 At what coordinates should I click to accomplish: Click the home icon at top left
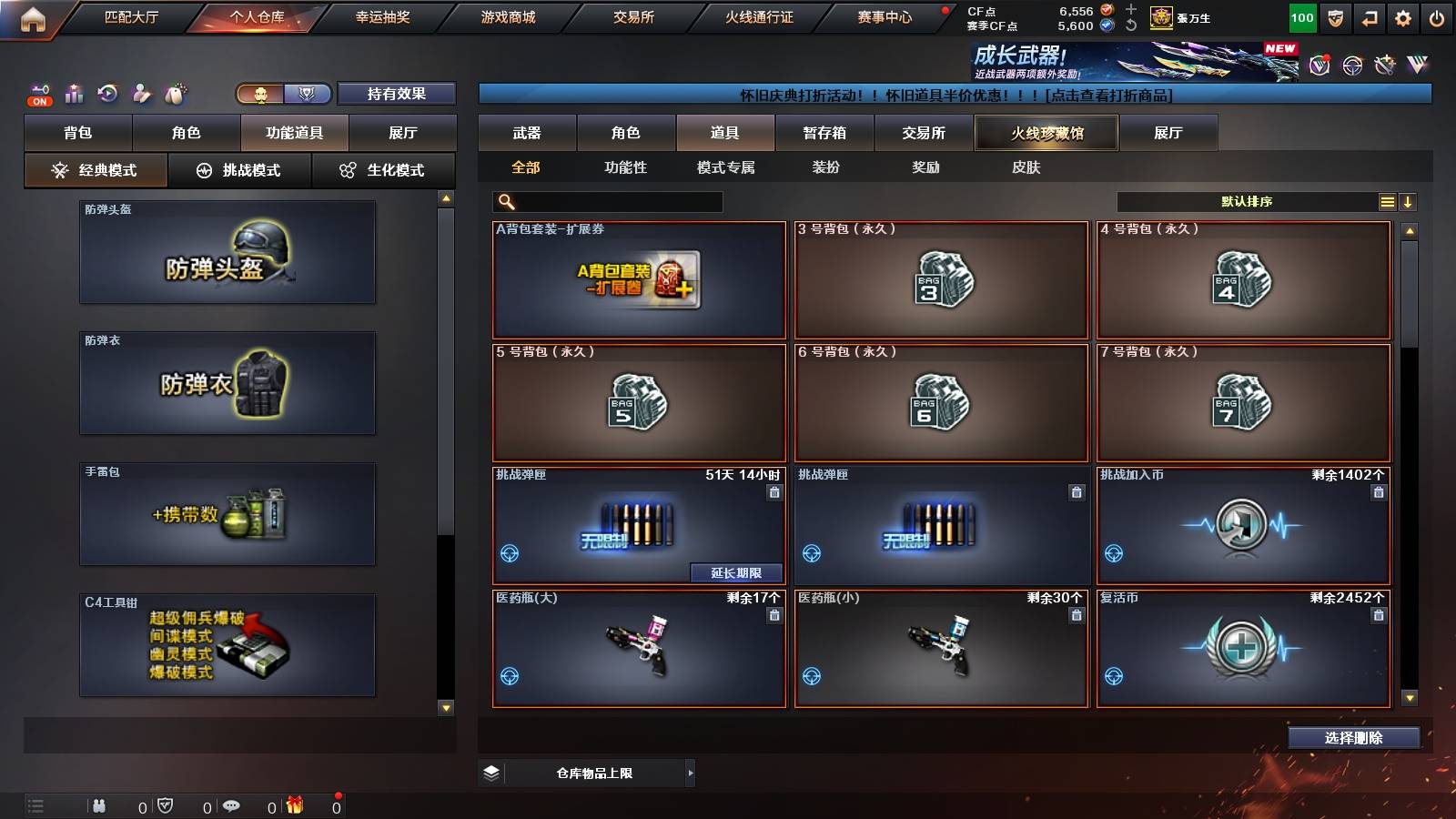(x=34, y=17)
